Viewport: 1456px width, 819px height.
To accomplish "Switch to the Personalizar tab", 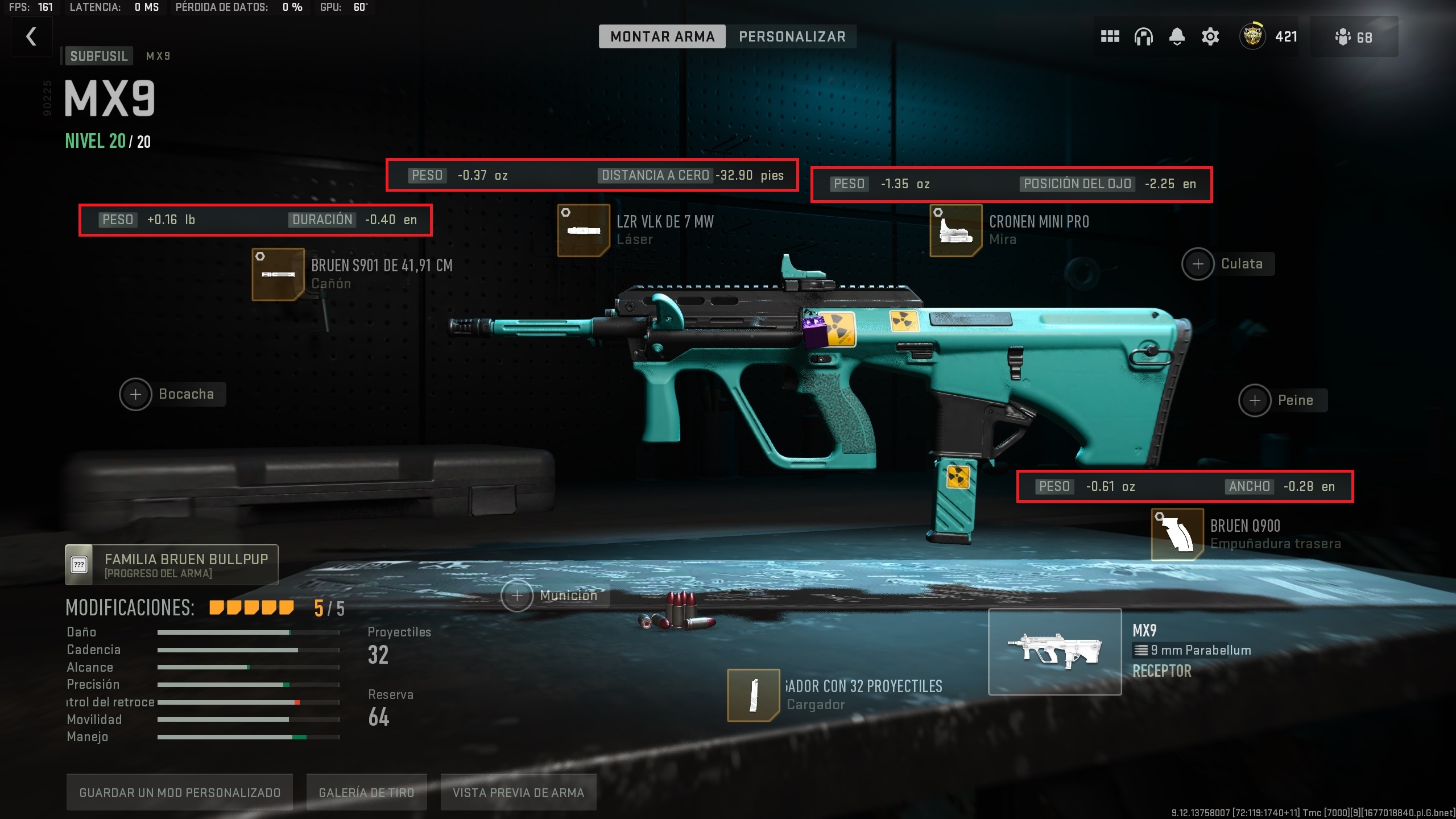I will click(x=792, y=36).
